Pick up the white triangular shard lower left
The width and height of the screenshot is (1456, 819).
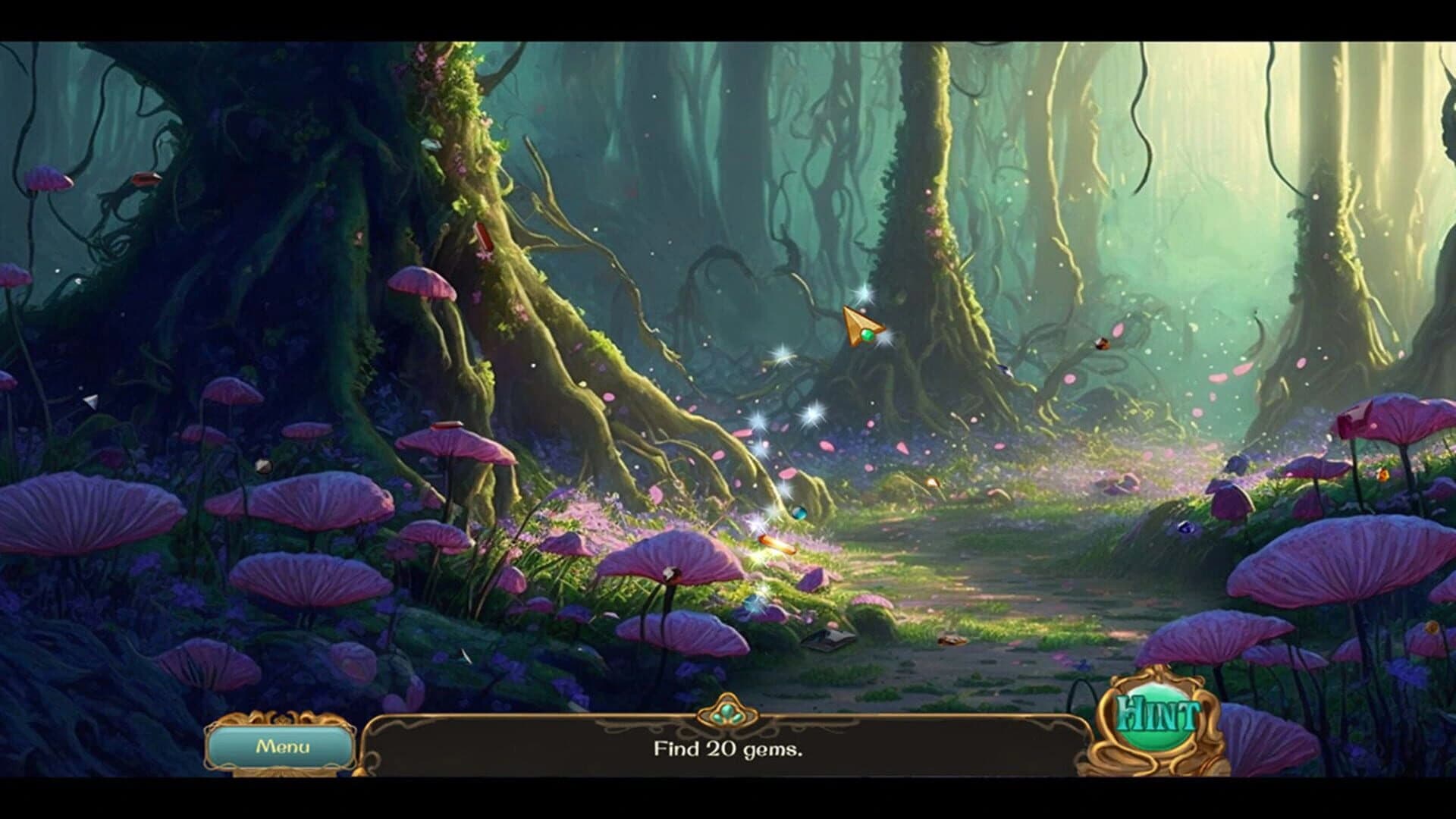pyautogui.click(x=89, y=401)
